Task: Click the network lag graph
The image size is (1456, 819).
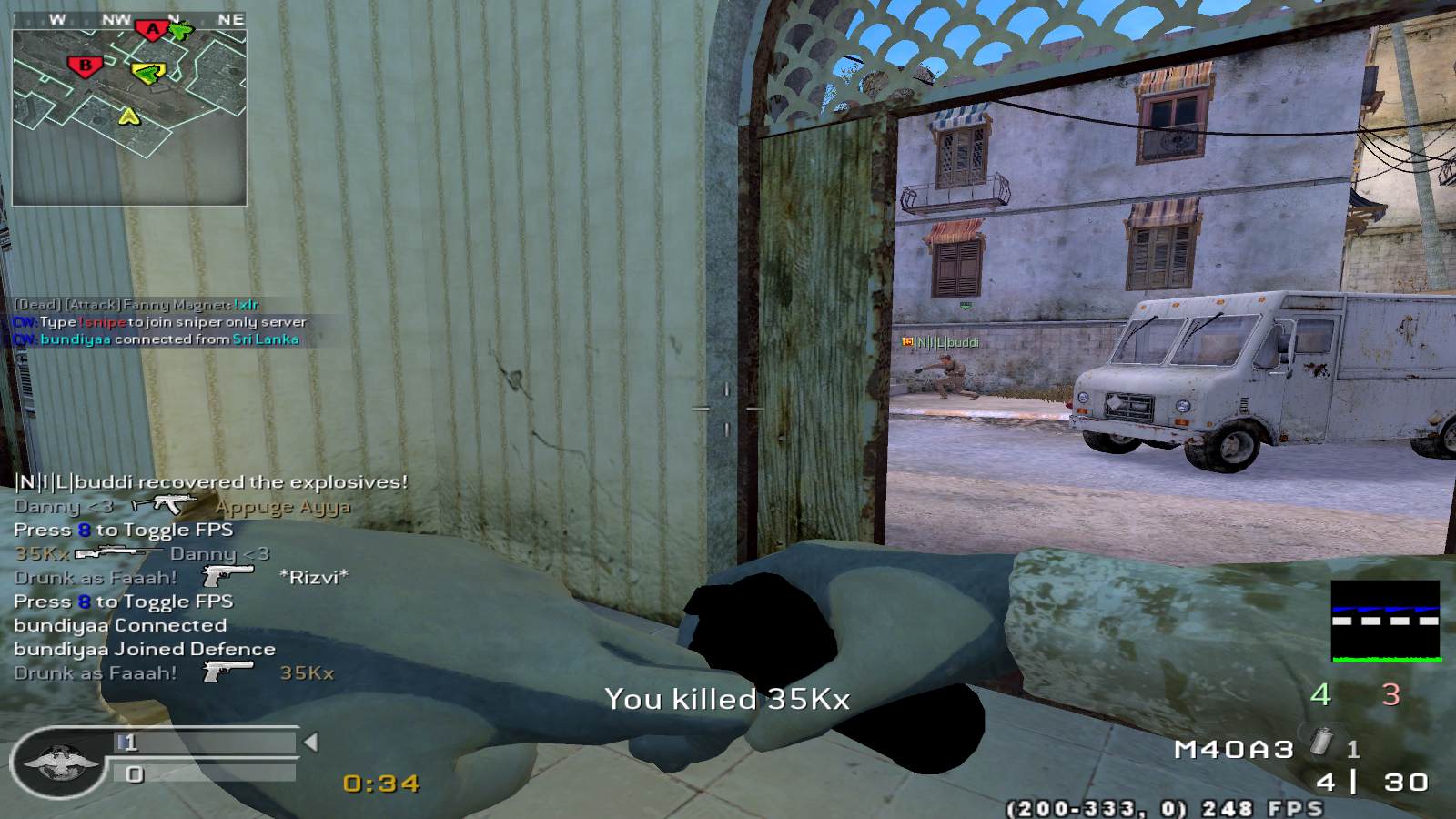Action: point(1385,622)
